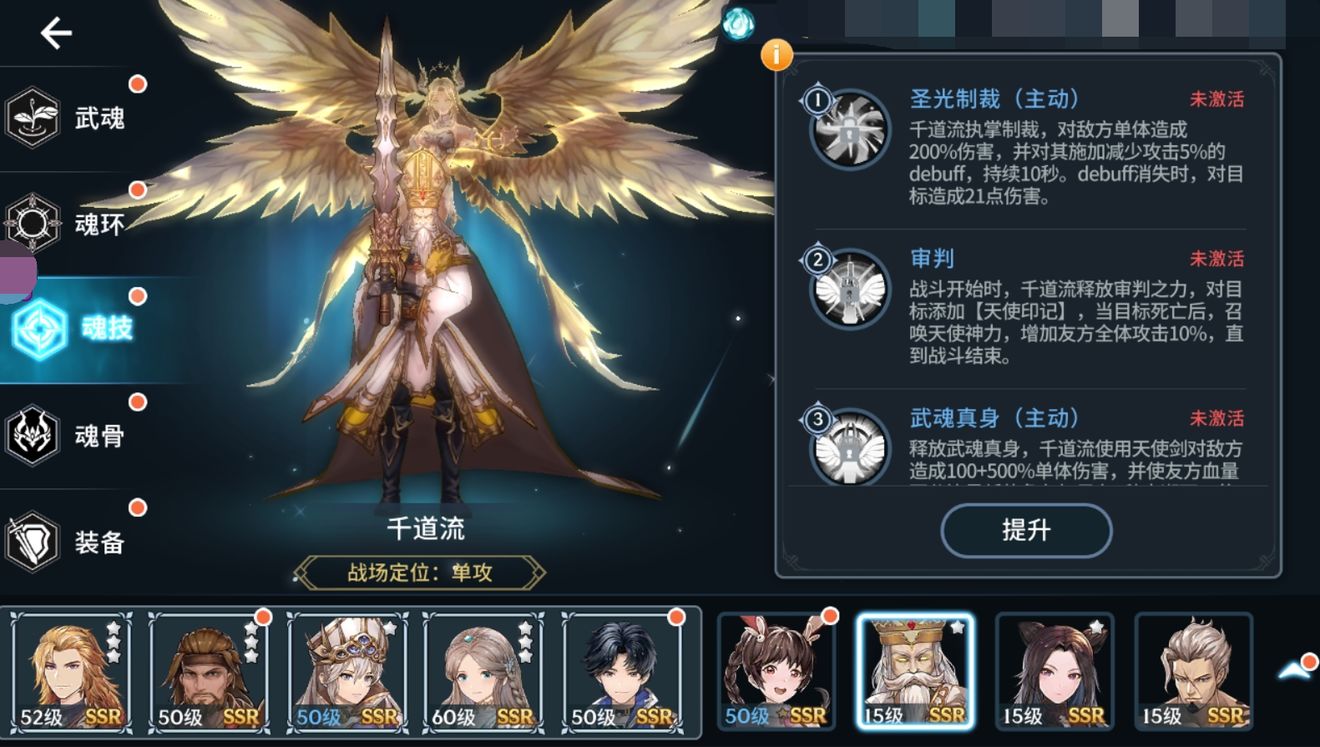Open the rabbit-eared girl 50级 SSR portrait
1320x747 pixels.
pos(774,674)
